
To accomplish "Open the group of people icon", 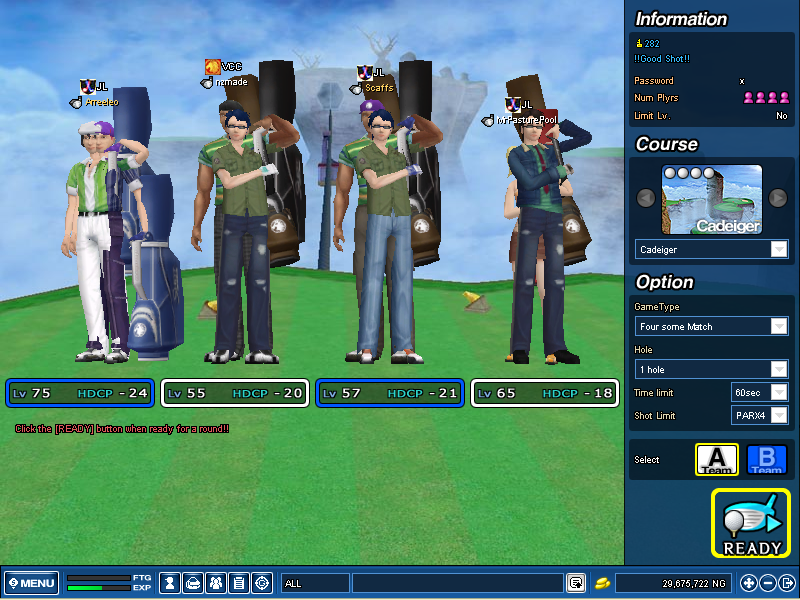I will (215, 583).
